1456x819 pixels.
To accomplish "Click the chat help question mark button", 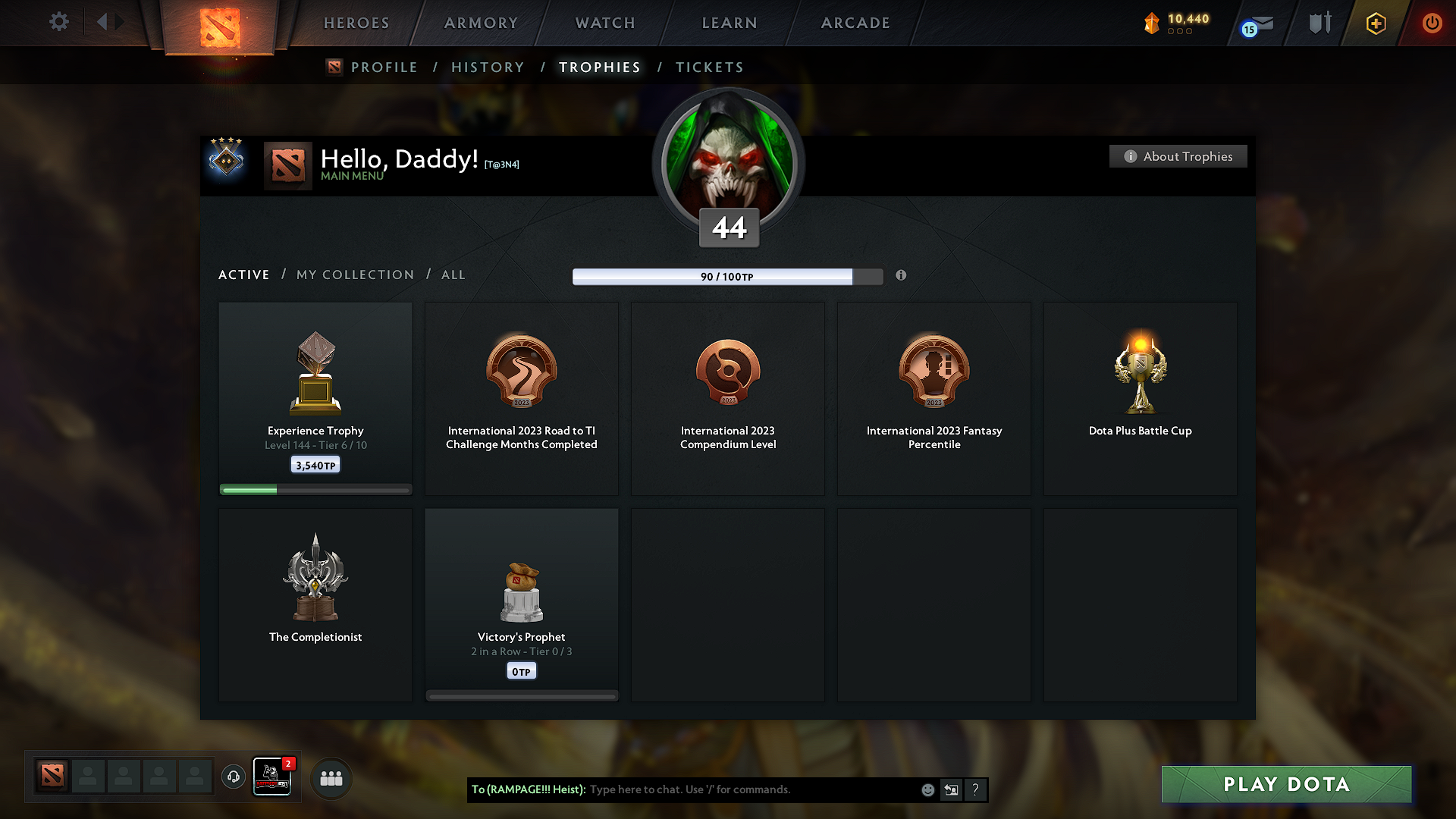I will (976, 789).
